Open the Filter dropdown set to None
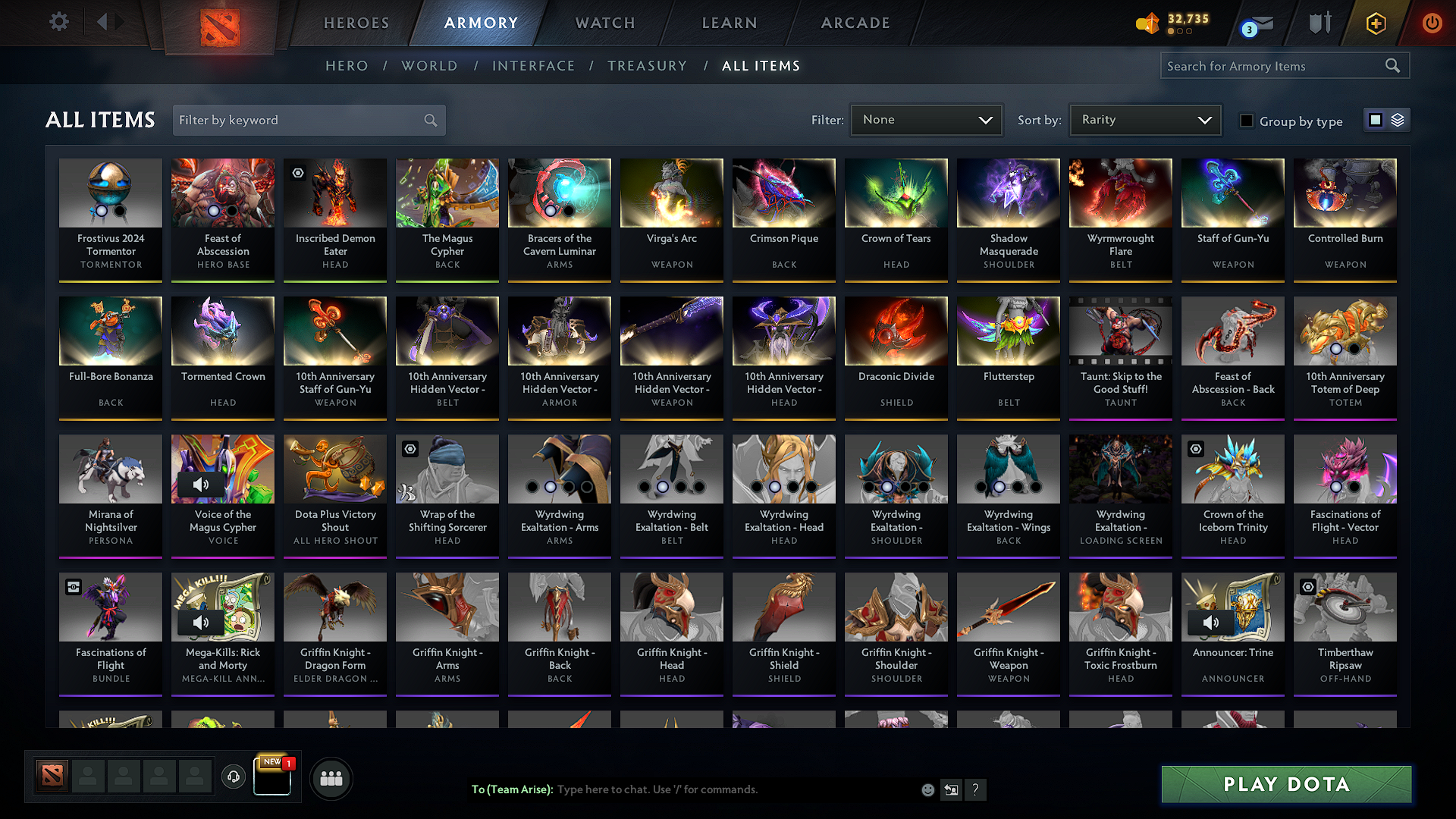Image resolution: width=1456 pixels, height=819 pixels. [x=926, y=119]
